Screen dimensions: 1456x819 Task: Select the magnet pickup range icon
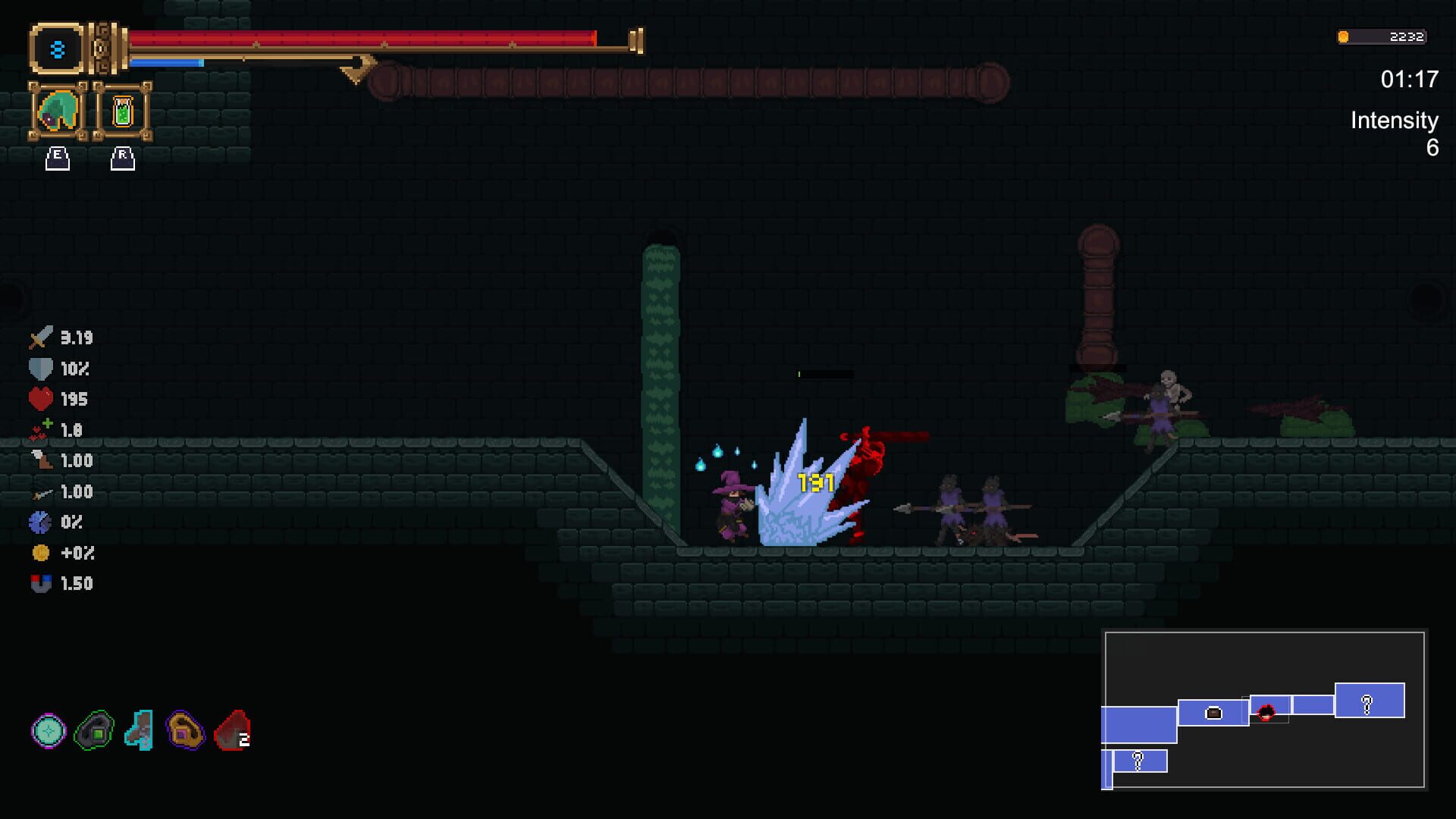tap(42, 583)
